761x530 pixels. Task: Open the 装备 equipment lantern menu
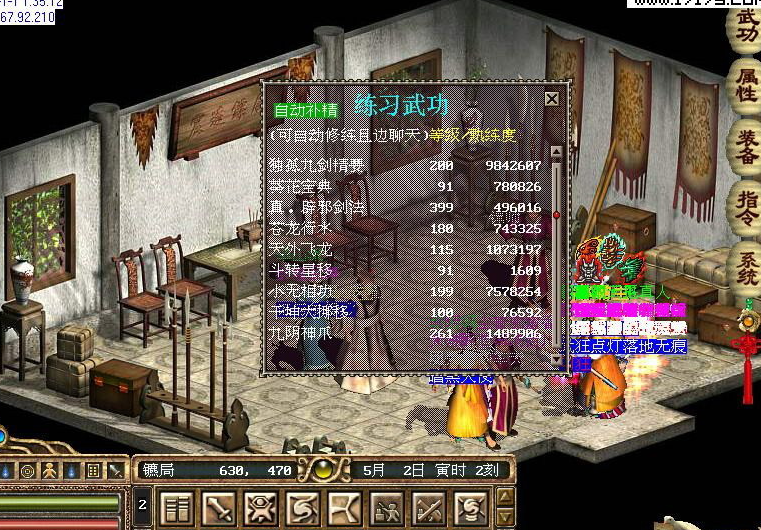(x=746, y=146)
